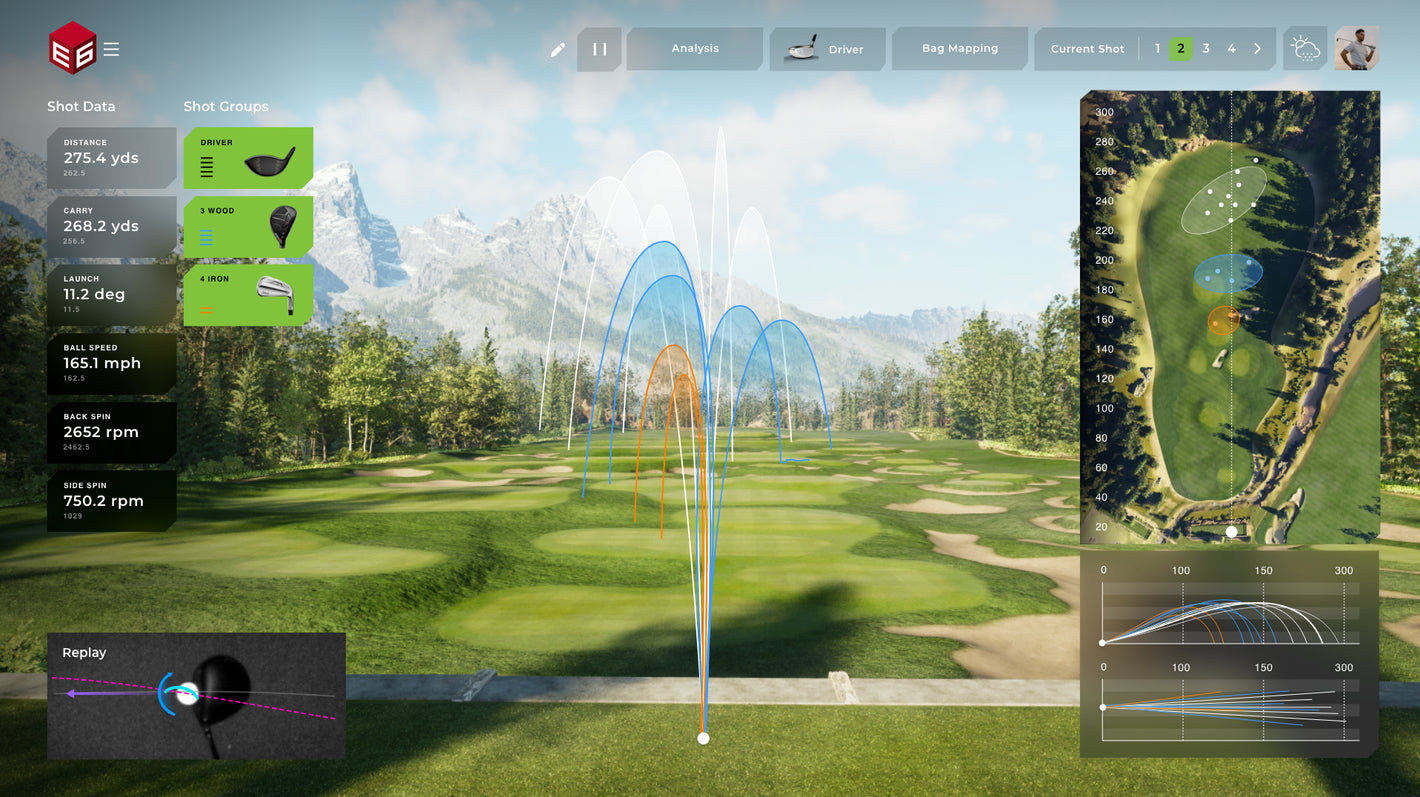
Task: Open Bag Mapping
Action: coord(959,49)
